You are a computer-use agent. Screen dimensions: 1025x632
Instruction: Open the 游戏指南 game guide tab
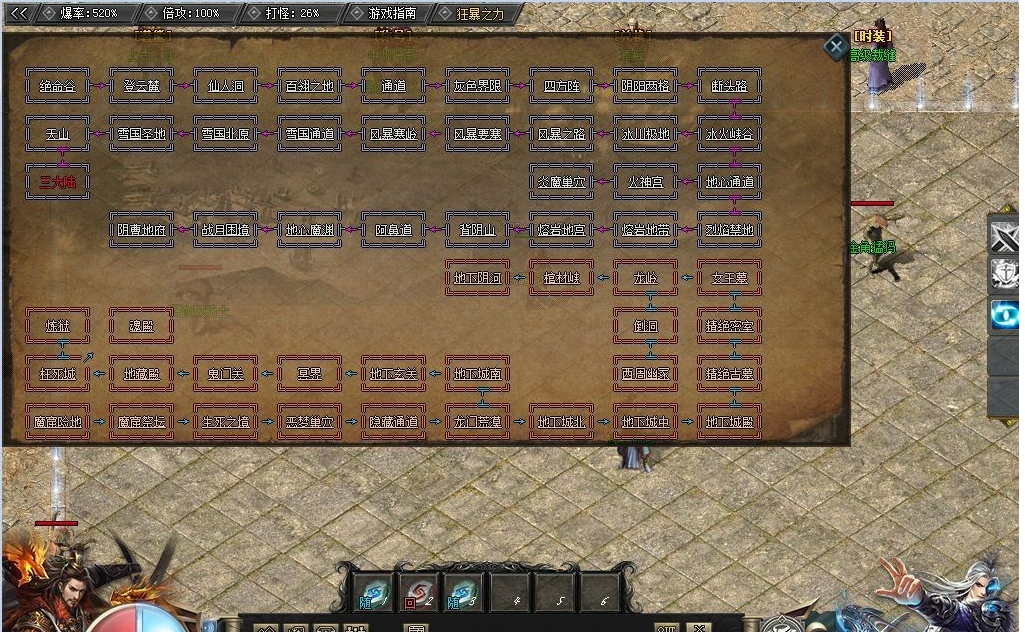coord(393,13)
